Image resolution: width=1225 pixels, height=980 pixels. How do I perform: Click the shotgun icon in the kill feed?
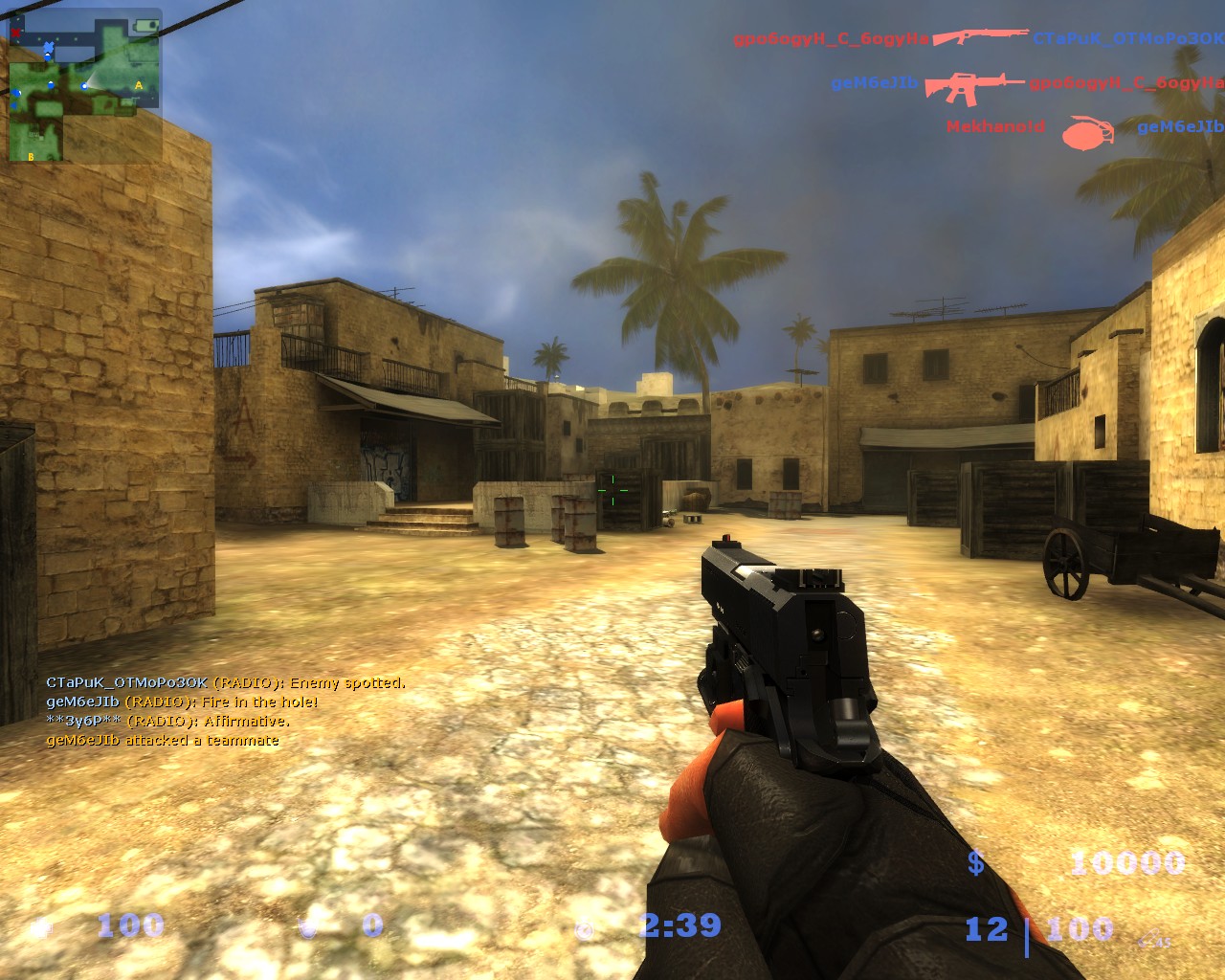pos(980,37)
